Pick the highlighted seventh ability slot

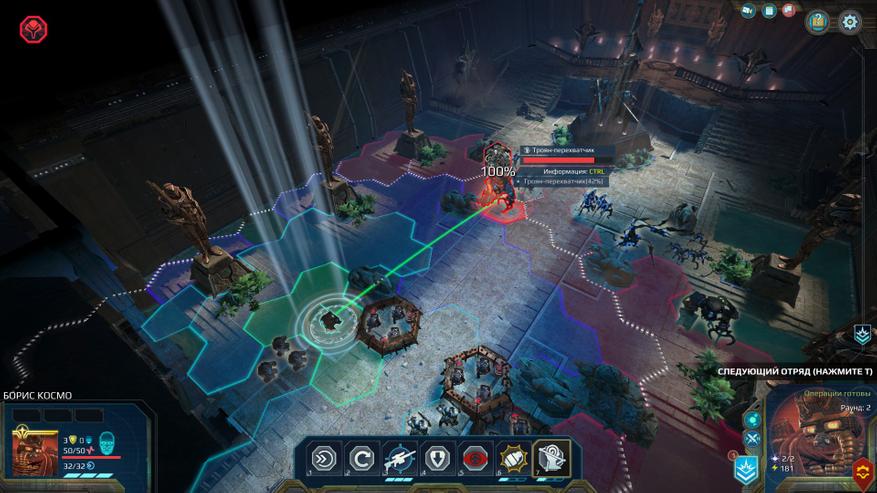tap(552, 458)
